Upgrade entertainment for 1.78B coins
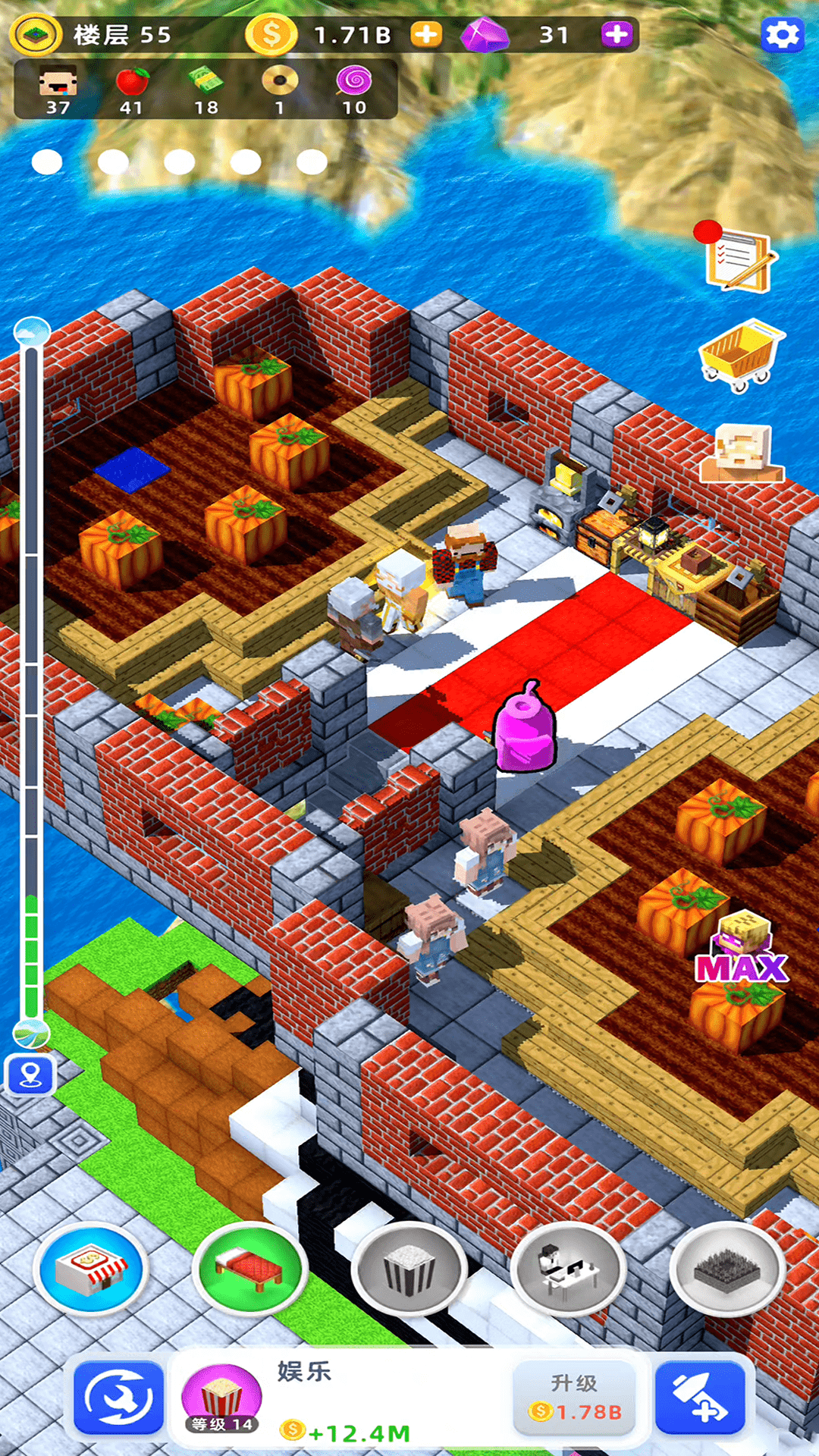819x1456 pixels. [x=574, y=1397]
